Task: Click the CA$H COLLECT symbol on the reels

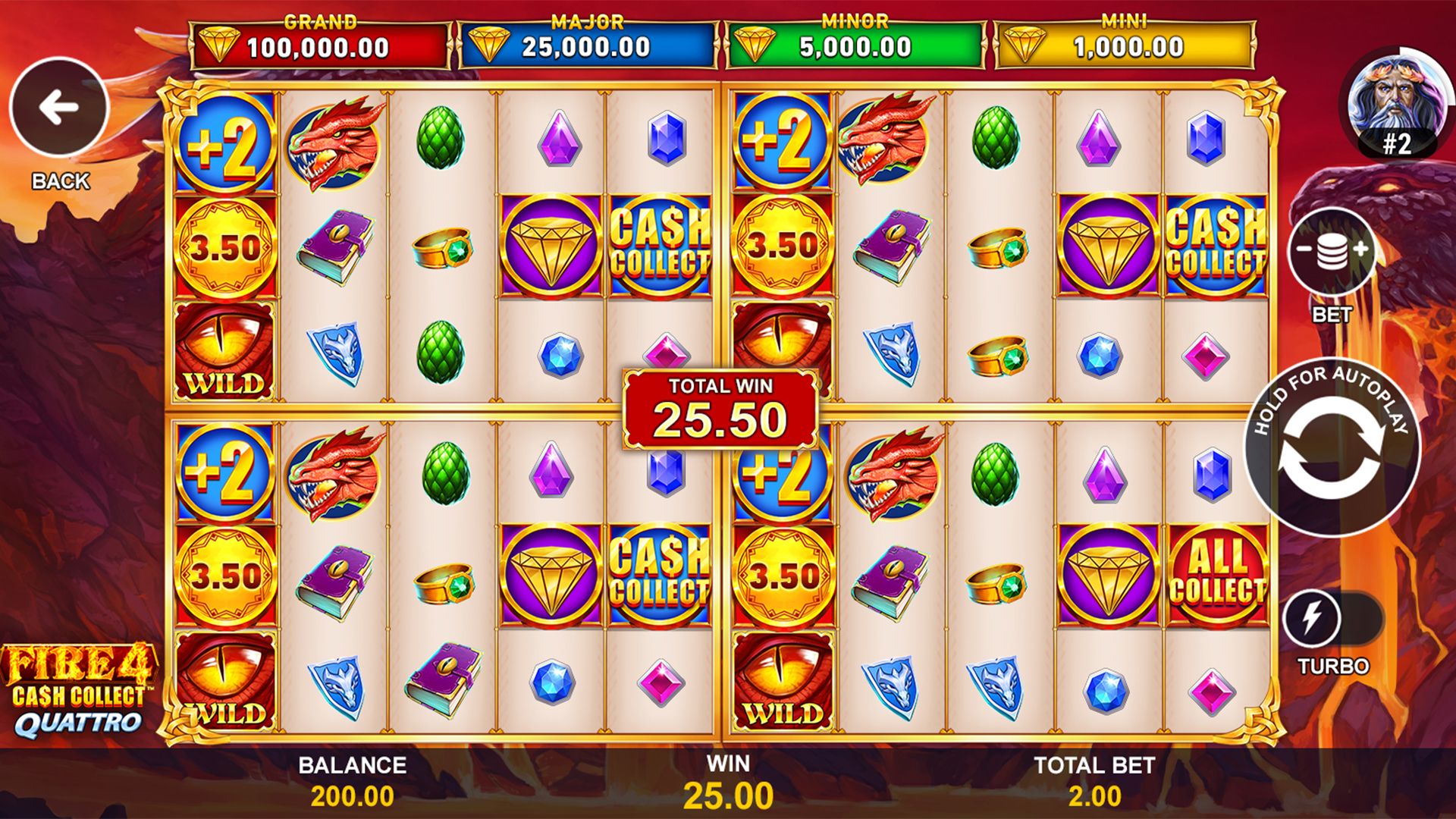Action: (660, 243)
